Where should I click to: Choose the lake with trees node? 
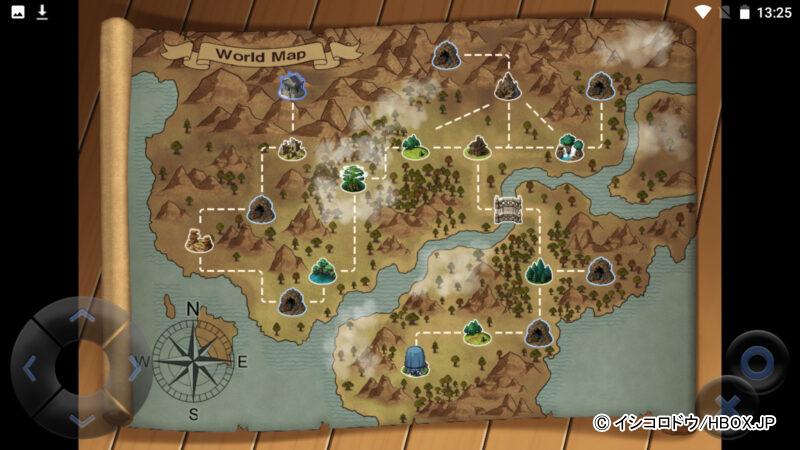[322, 270]
